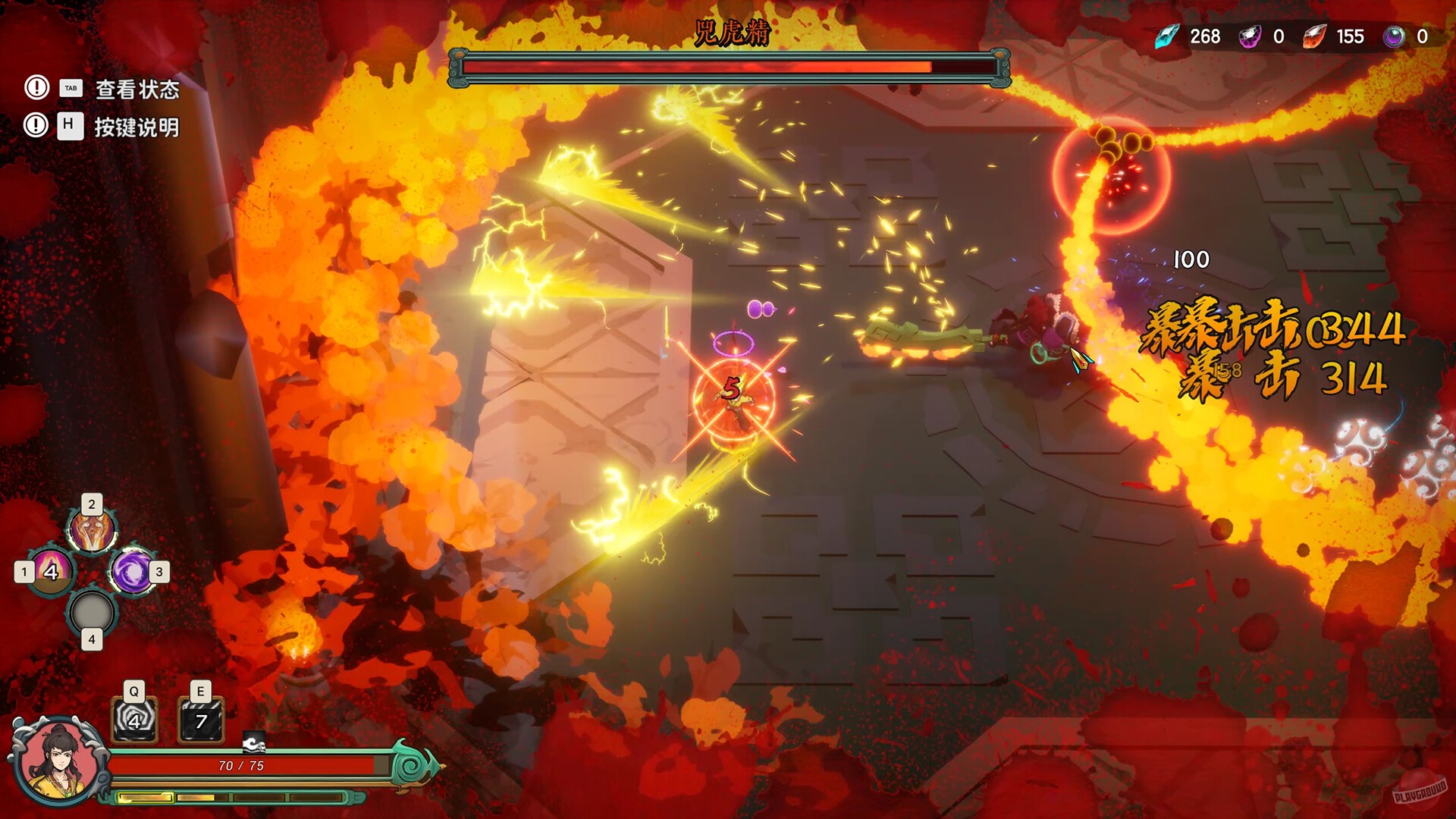
Task: Click the boss health bar of 兕虎精
Action: (728, 67)
